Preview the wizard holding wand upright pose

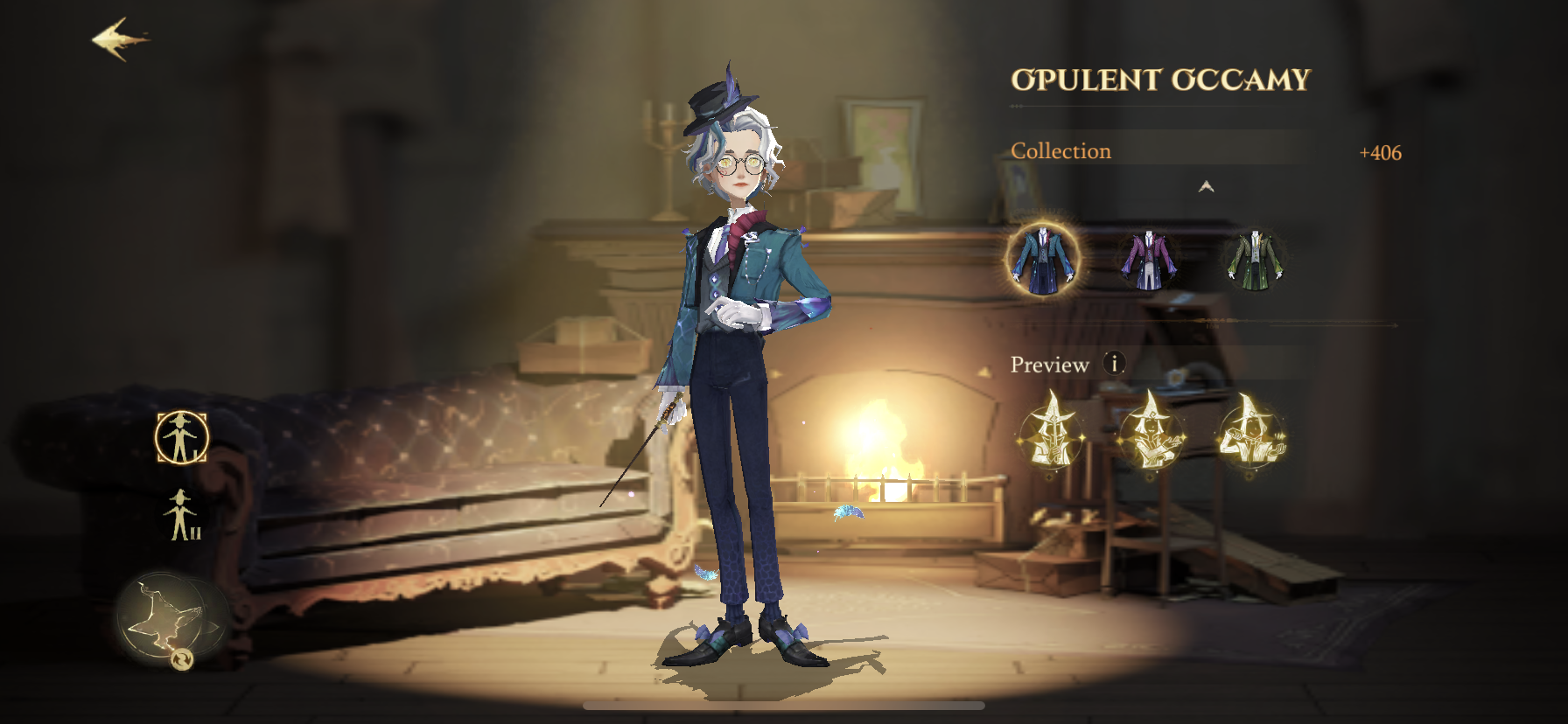point(1051,433)
